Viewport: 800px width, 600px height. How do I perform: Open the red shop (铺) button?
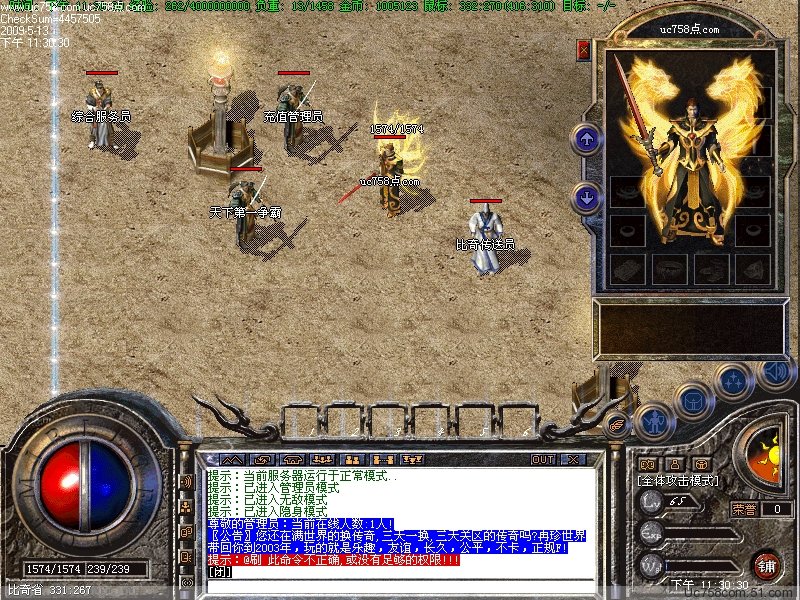pyautogui.click(x=767, y=565)
